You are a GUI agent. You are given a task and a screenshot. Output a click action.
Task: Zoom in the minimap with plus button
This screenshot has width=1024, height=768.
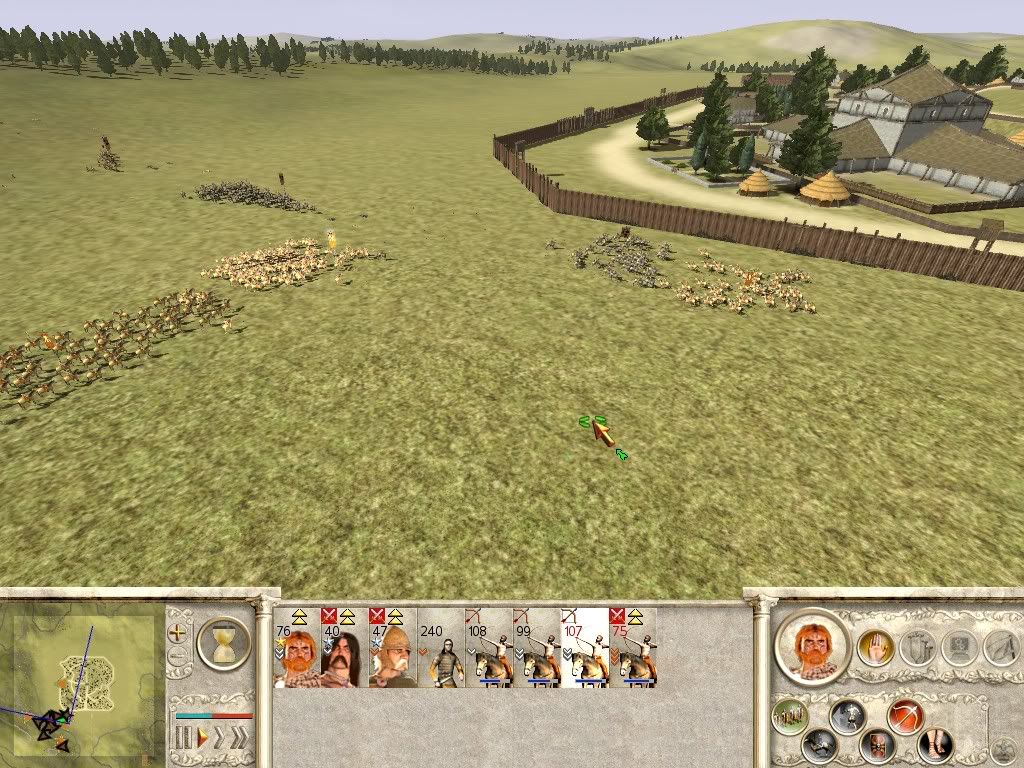coord(179,632)
